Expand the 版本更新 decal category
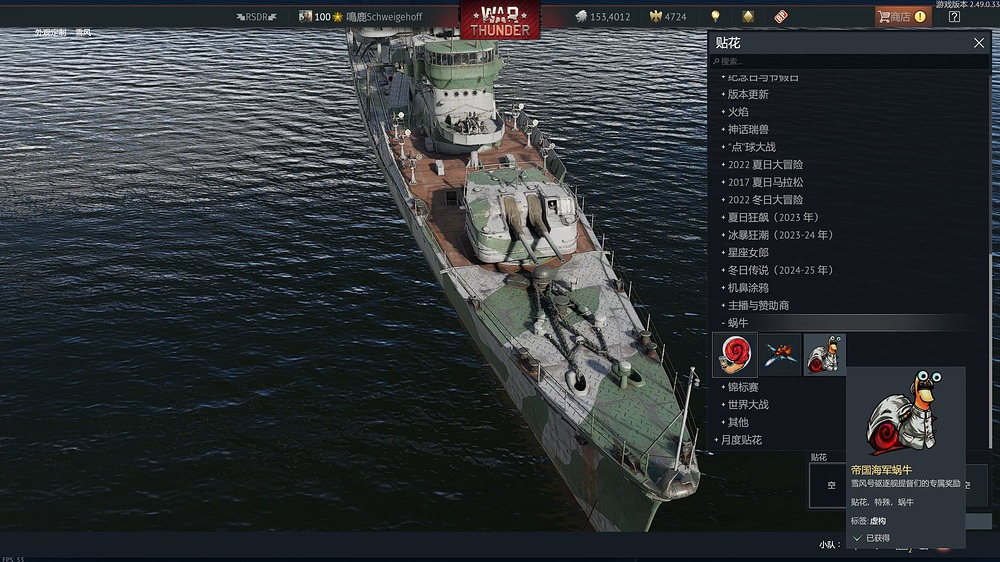The image size is (1000, 562). (748, 94)
